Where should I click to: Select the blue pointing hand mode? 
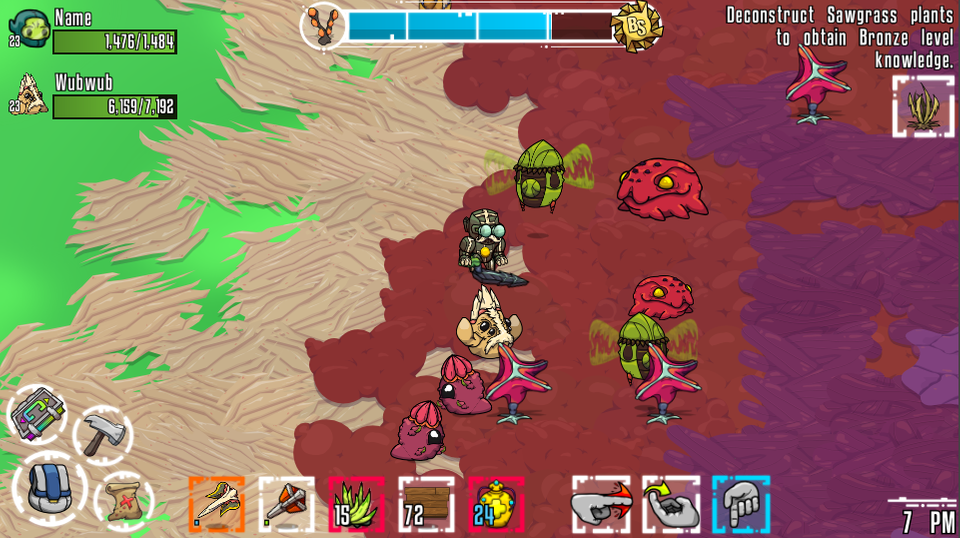[x=741, y=503]
